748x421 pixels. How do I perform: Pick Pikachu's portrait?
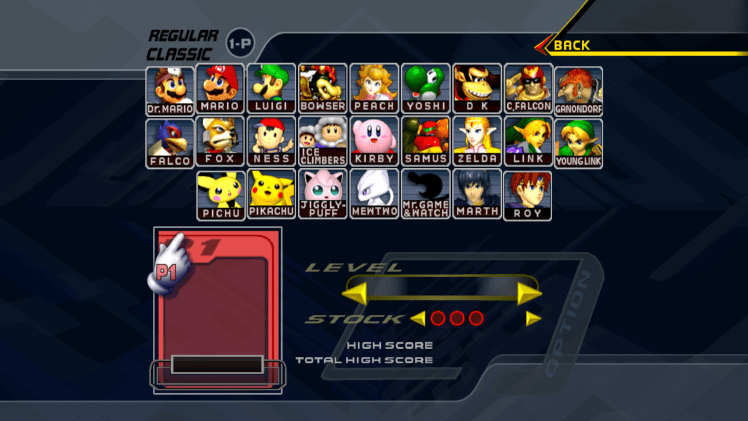tap(272, 194)
